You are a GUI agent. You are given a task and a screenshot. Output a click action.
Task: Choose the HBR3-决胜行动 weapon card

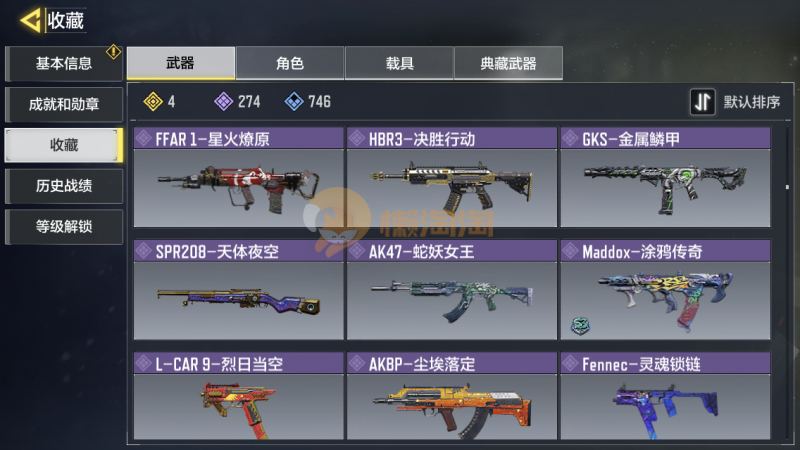452,178
